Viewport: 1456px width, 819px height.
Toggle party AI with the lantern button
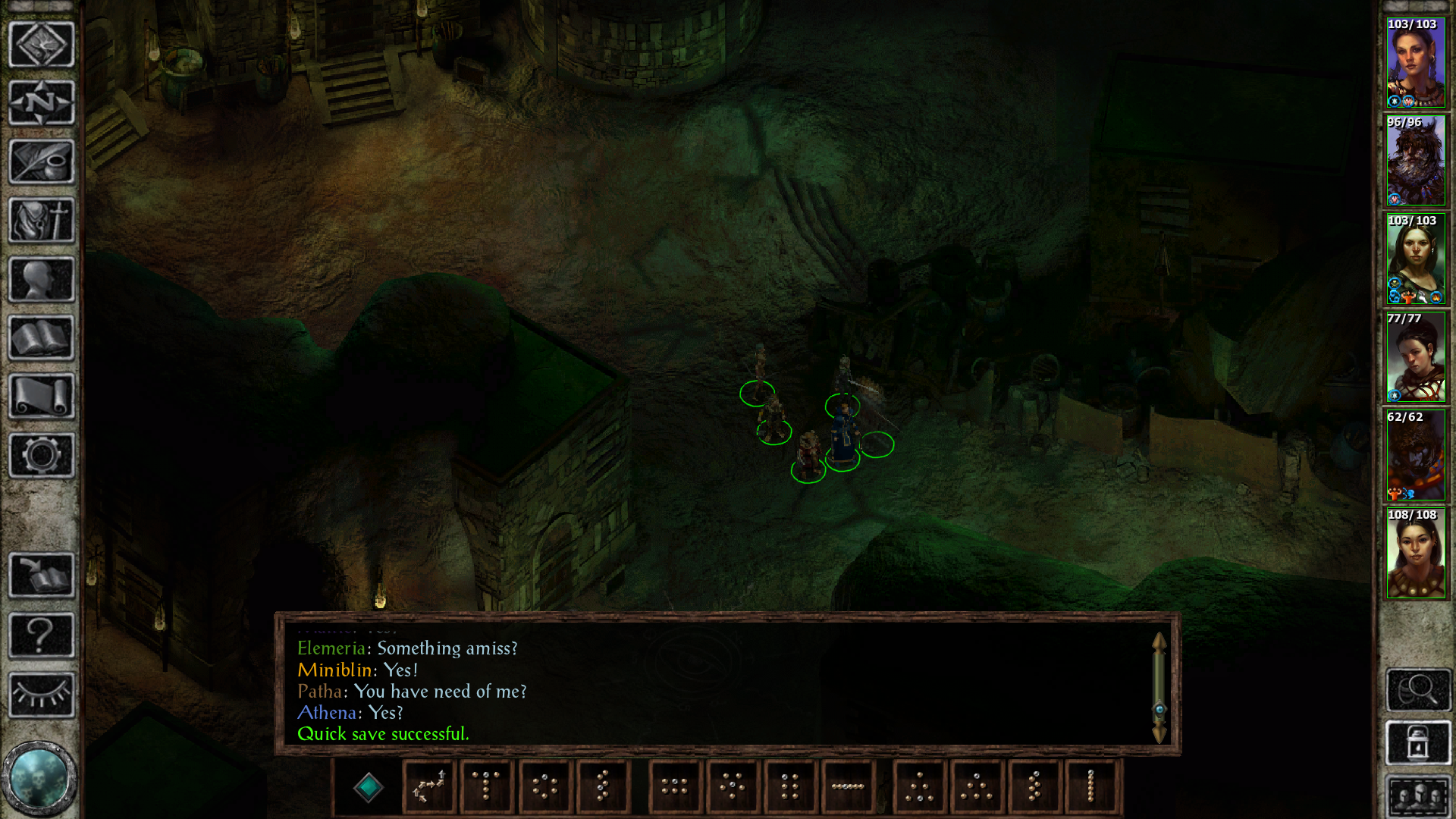(1418, 743)
